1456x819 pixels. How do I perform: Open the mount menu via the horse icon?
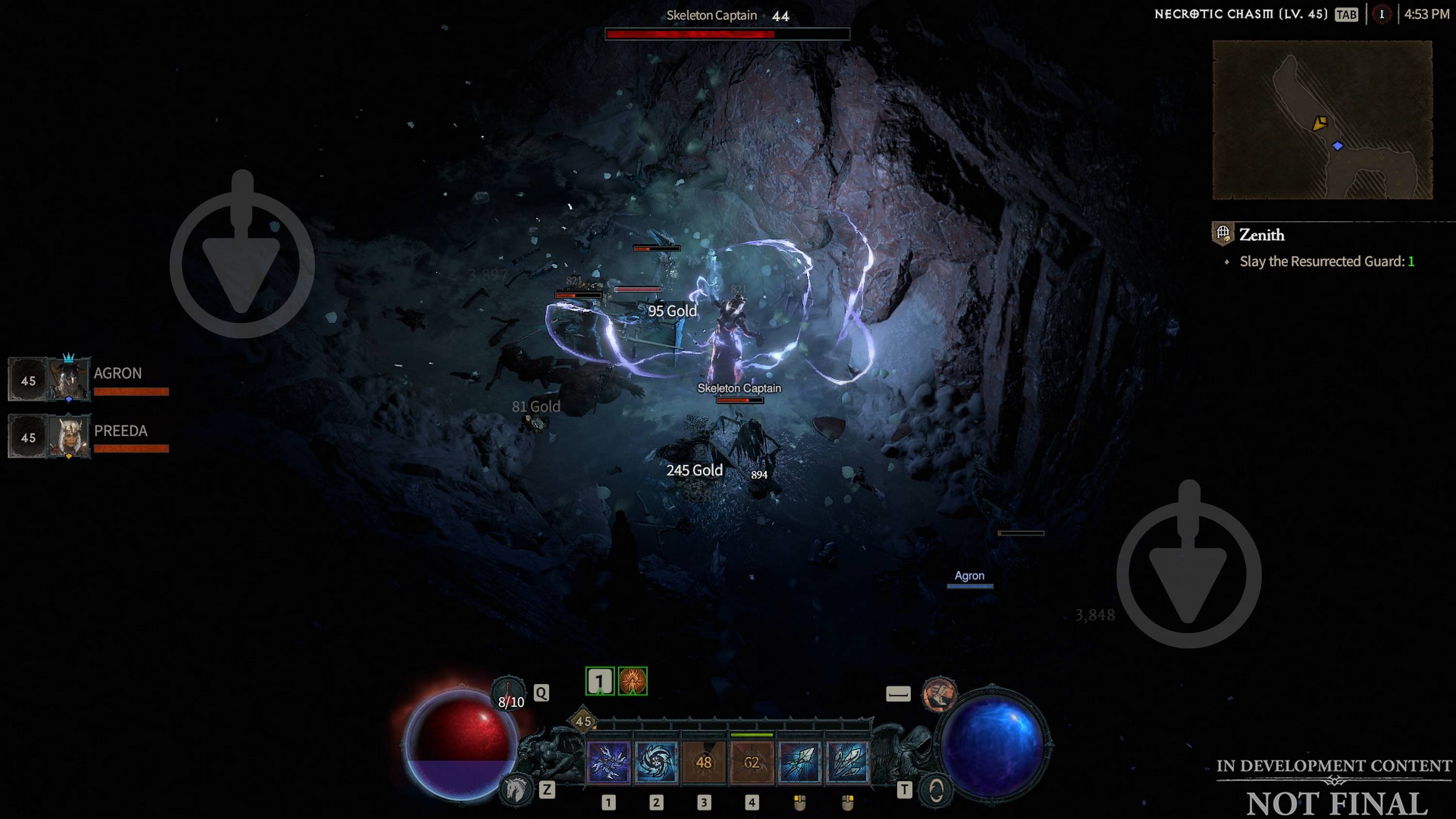[x=515, y=791]
